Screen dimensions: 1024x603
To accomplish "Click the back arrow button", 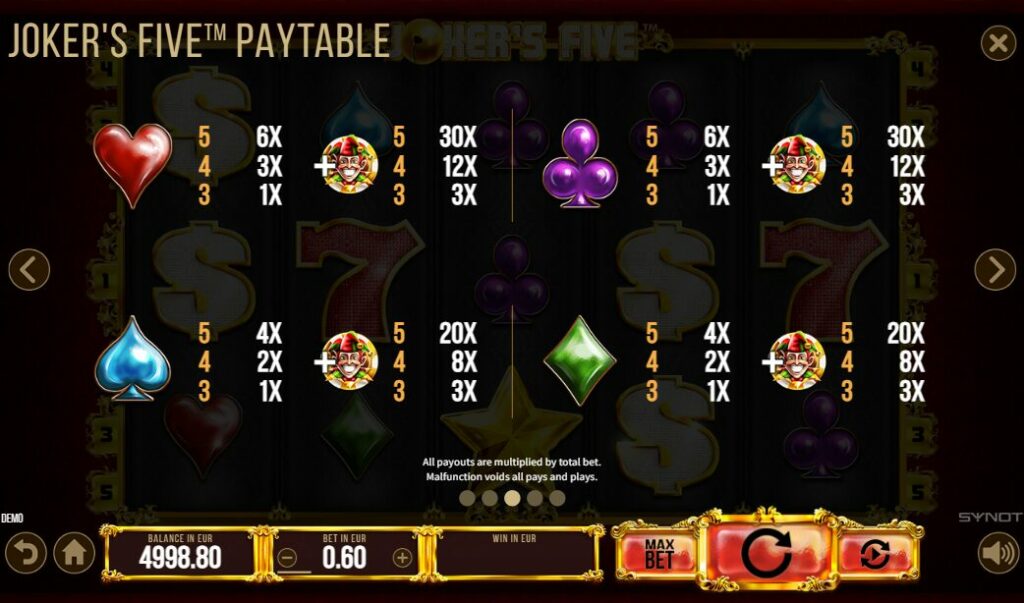I will pyautogui.click(x=24, y=553).
